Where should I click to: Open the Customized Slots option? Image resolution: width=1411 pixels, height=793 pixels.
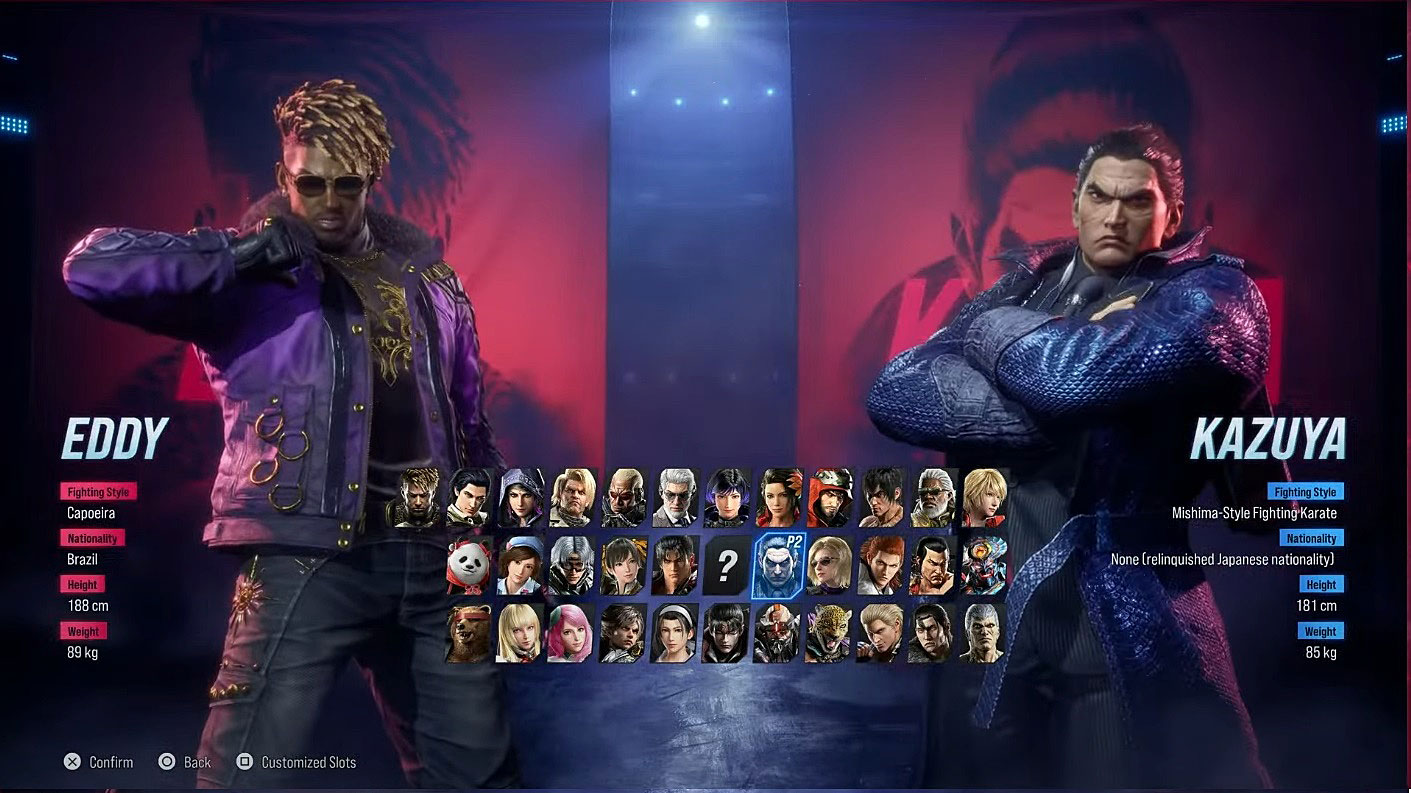[297, 761]
